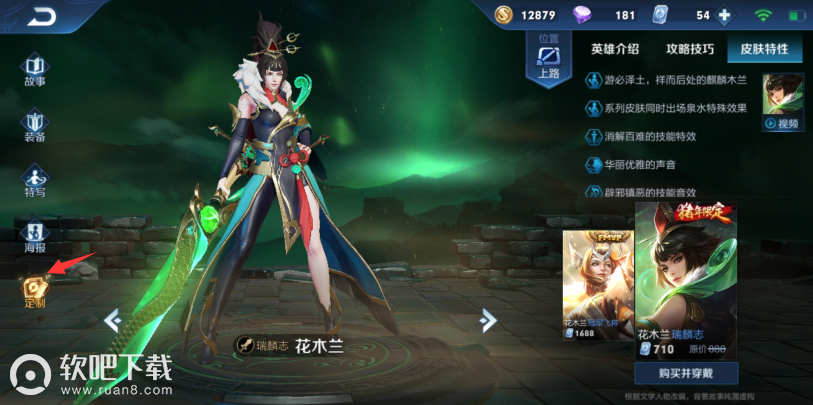The width and height of the screenshot is (813, 405).
Task: Show the next skin with right arrow
Action: [x=488, y=320]
